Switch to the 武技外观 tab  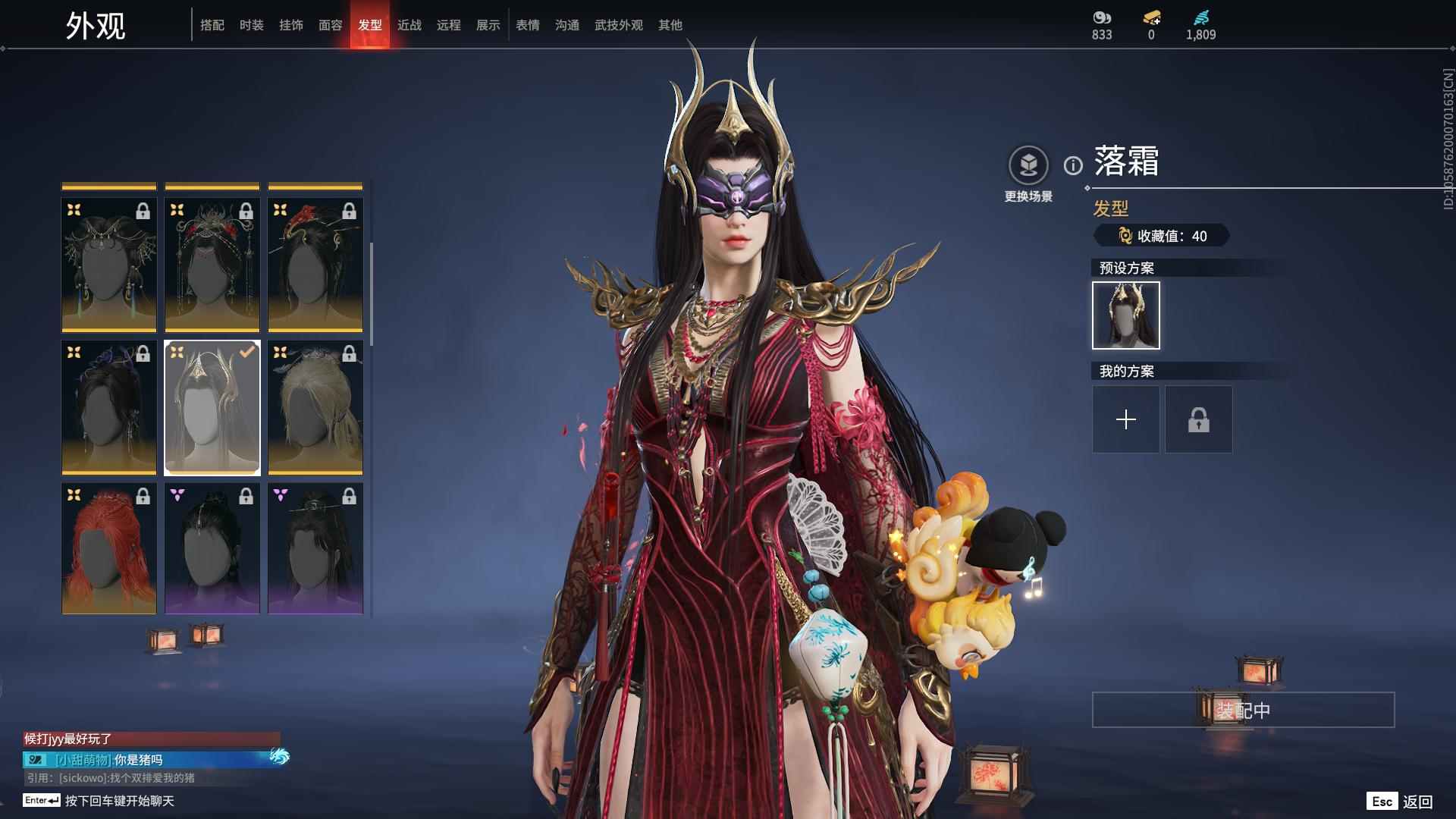[x=619, y=25]
